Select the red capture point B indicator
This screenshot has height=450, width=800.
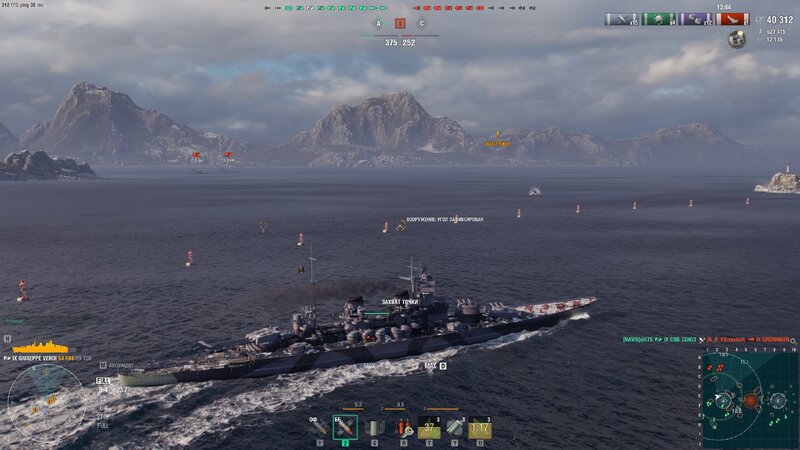coord(400,23)
